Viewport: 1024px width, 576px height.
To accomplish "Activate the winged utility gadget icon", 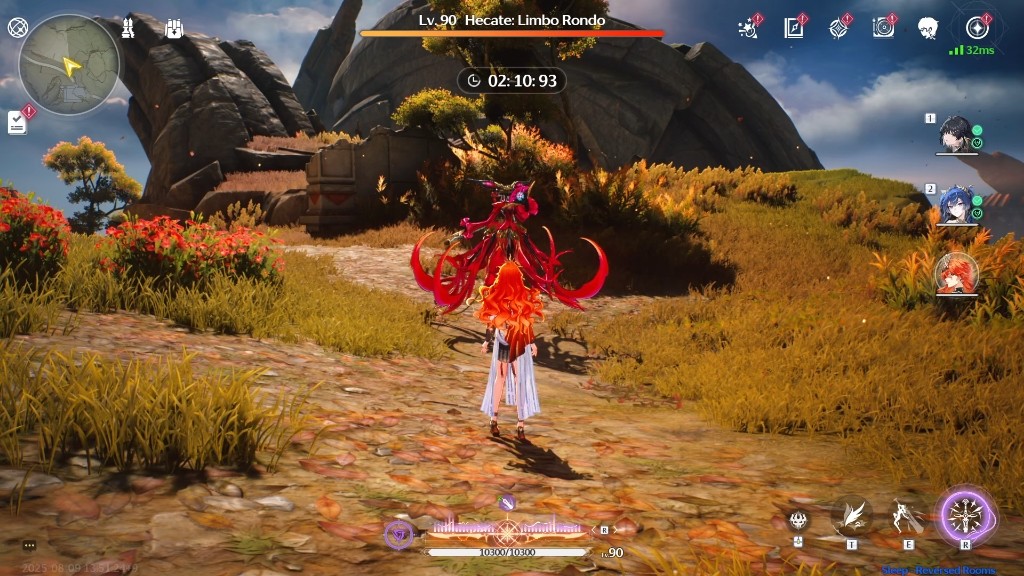I will coord(852,516).
